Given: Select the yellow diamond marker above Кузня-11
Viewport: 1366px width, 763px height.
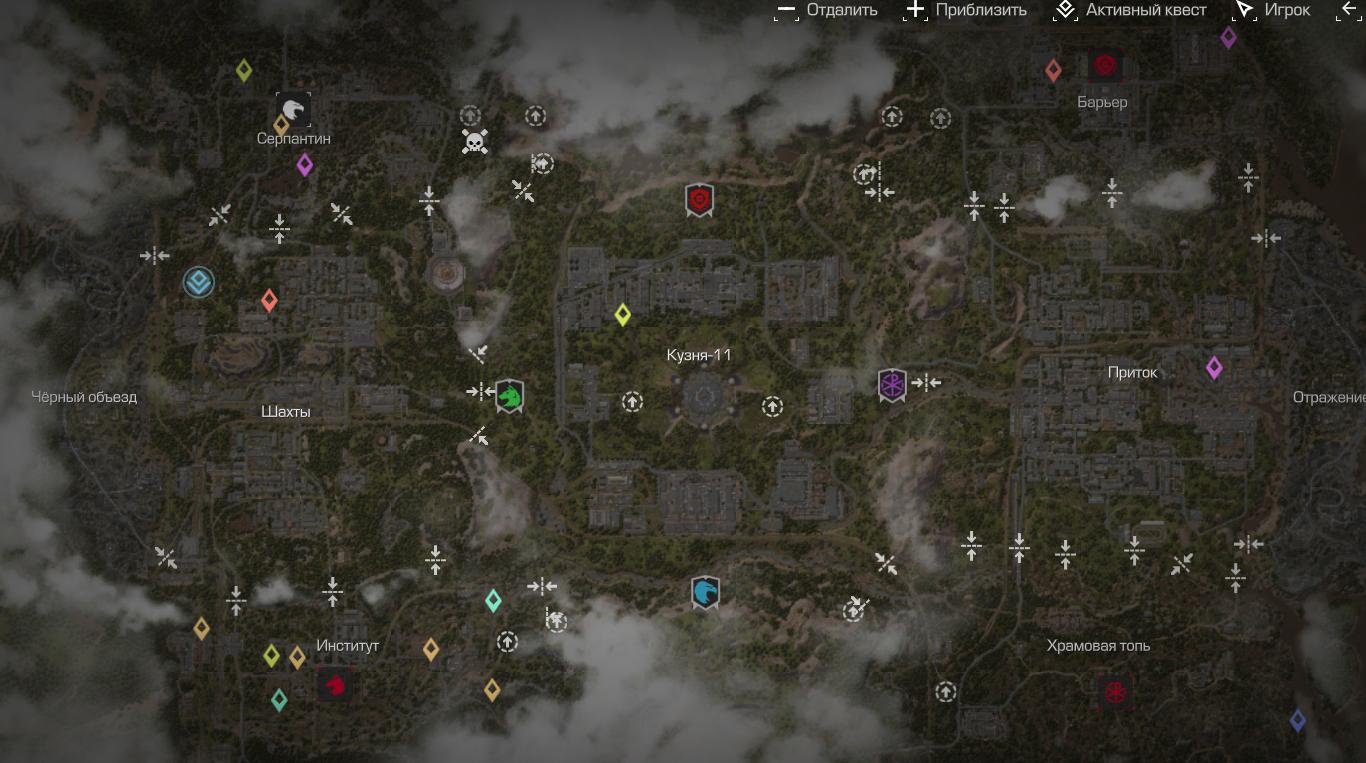Looking at the screenshot, I should (x=622, y=315).
